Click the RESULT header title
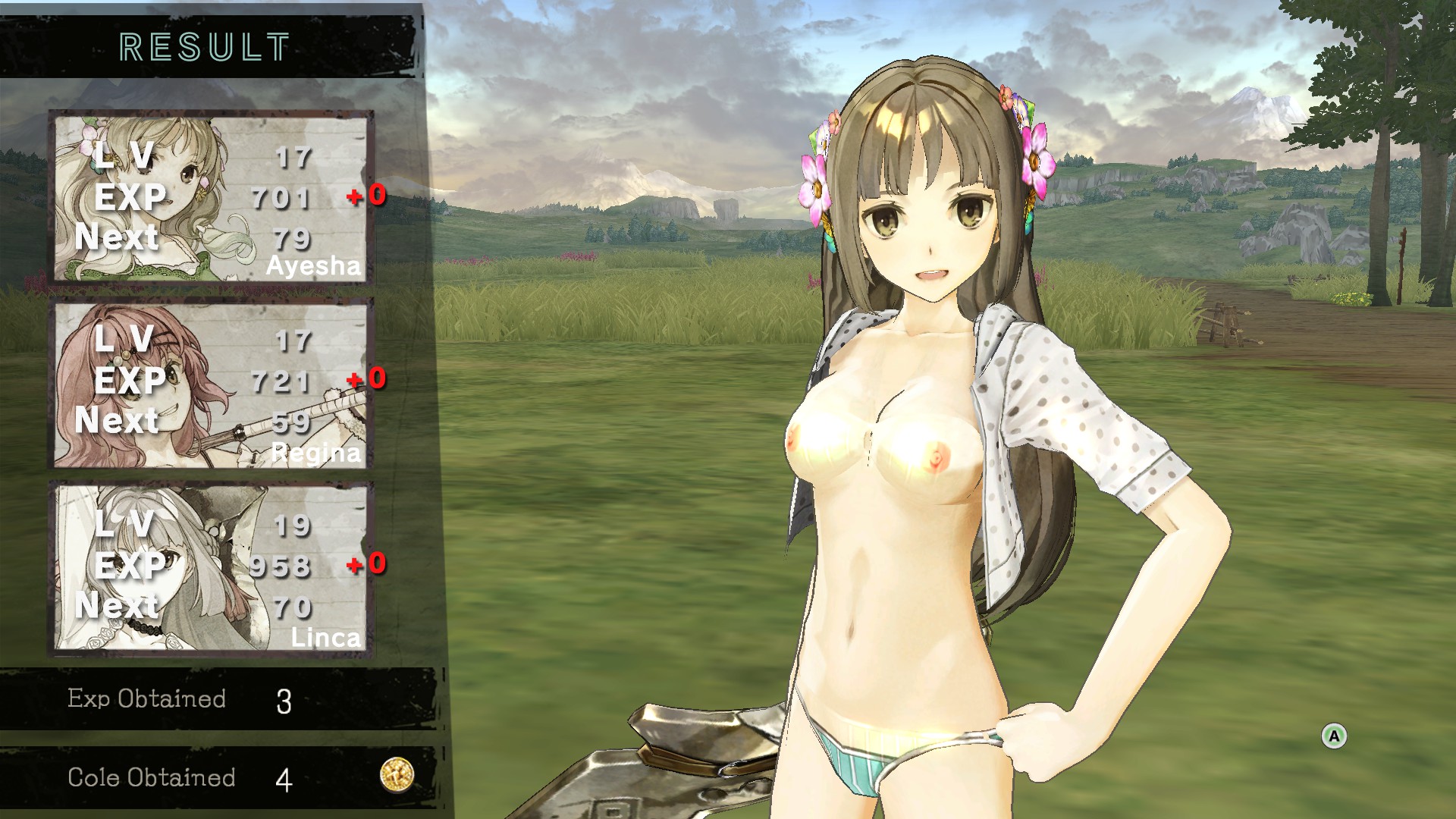 pyautogui.click(x=203, y=45)
